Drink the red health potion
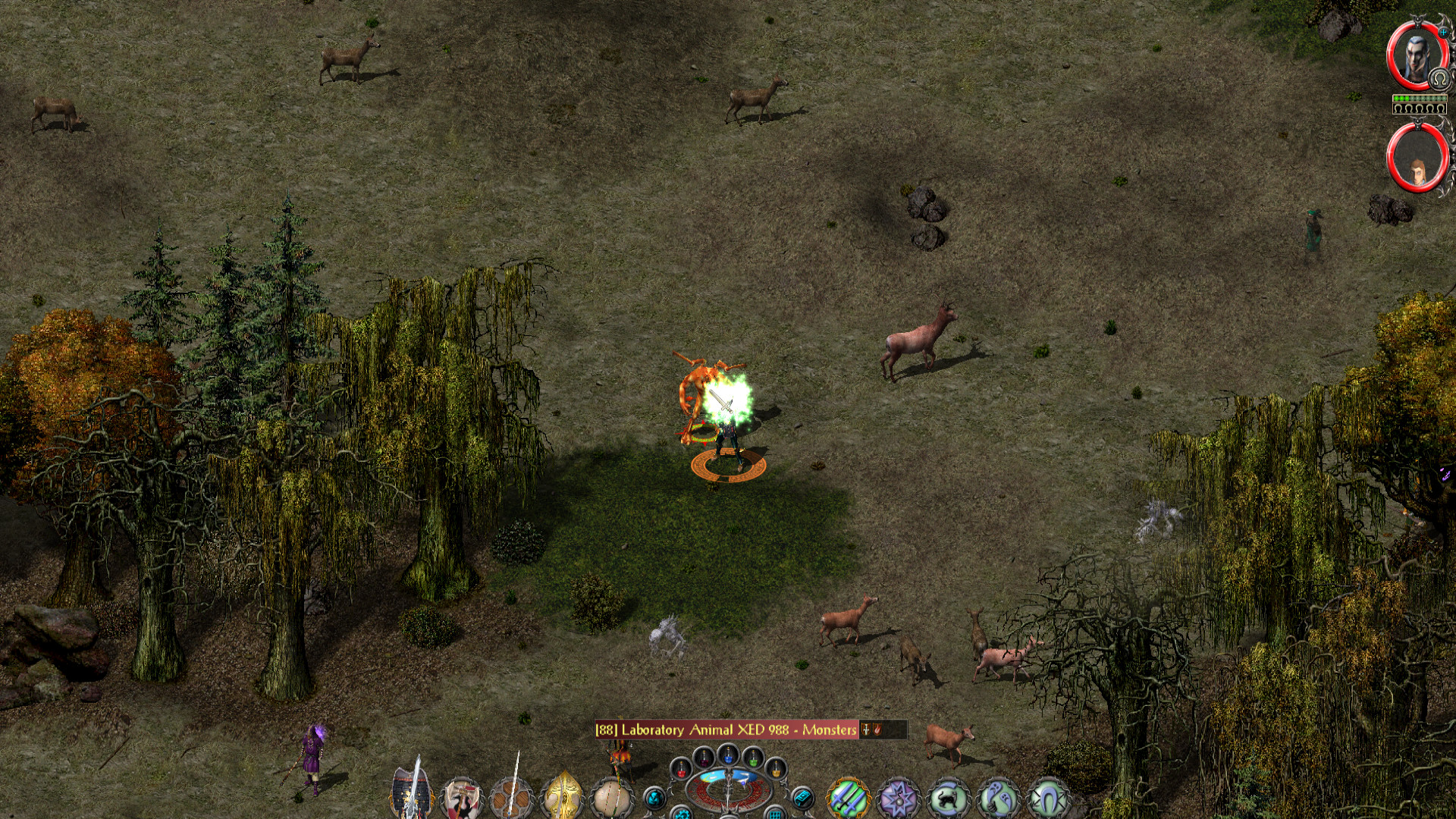1456x819 pixels. pyautogui.click(x=681, y=769)
